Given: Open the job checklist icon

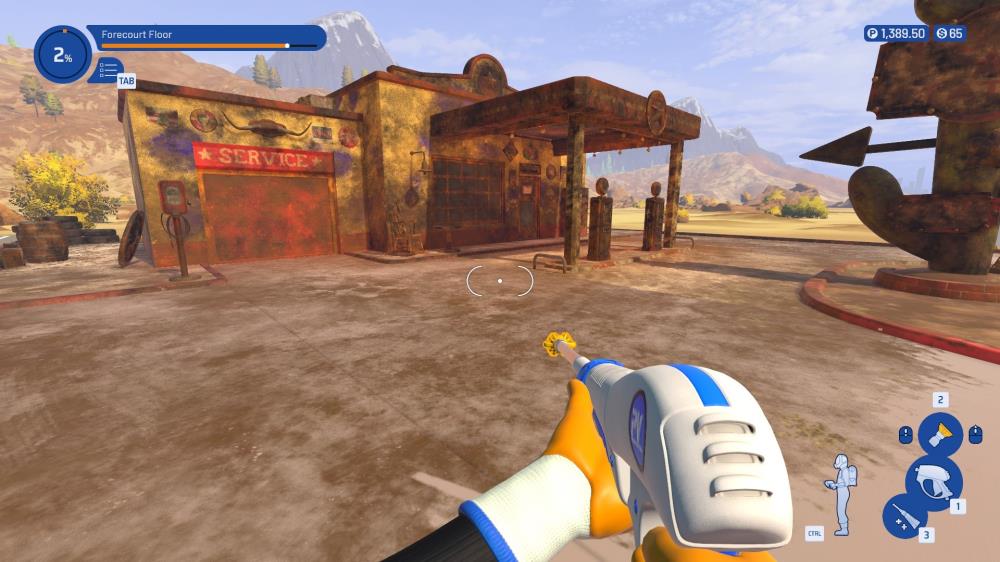Looking at the screenshot, I should click(108, 70).
